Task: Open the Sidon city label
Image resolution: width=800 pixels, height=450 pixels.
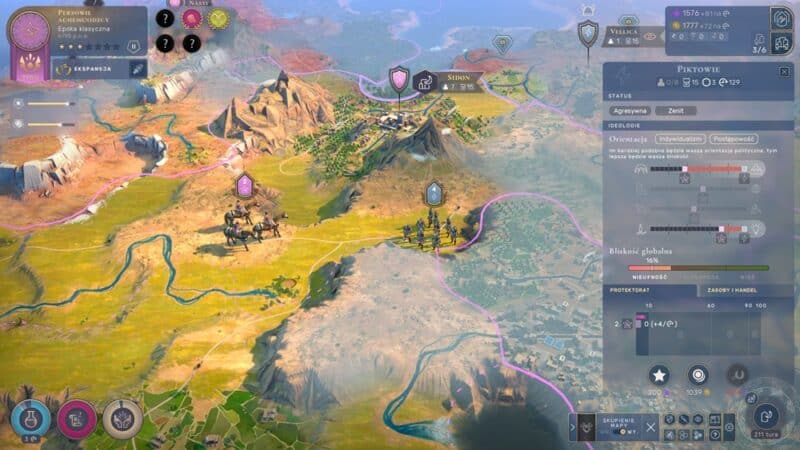Action: click(461, 76)
